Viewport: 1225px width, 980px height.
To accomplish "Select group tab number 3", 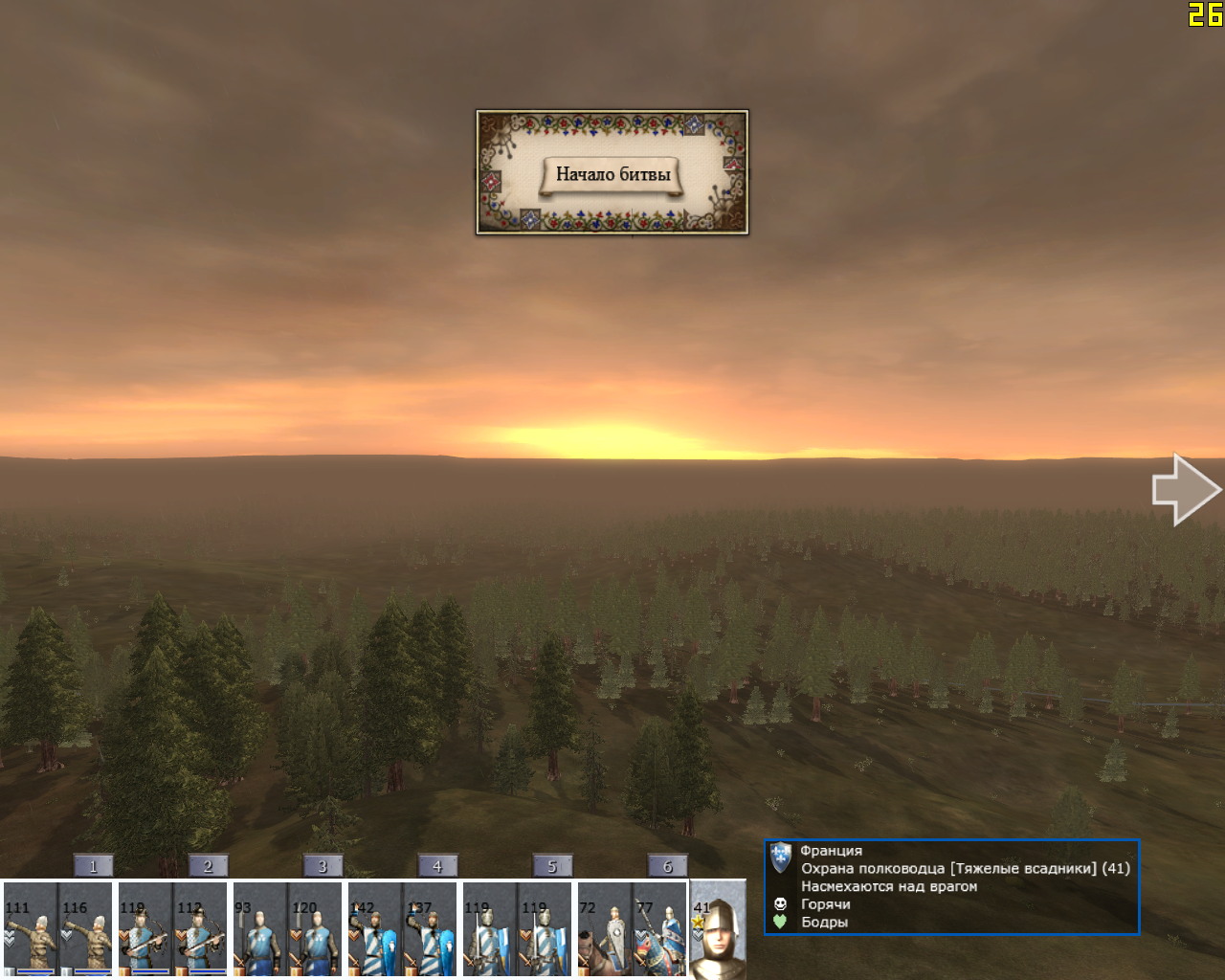I will [323, 866].
